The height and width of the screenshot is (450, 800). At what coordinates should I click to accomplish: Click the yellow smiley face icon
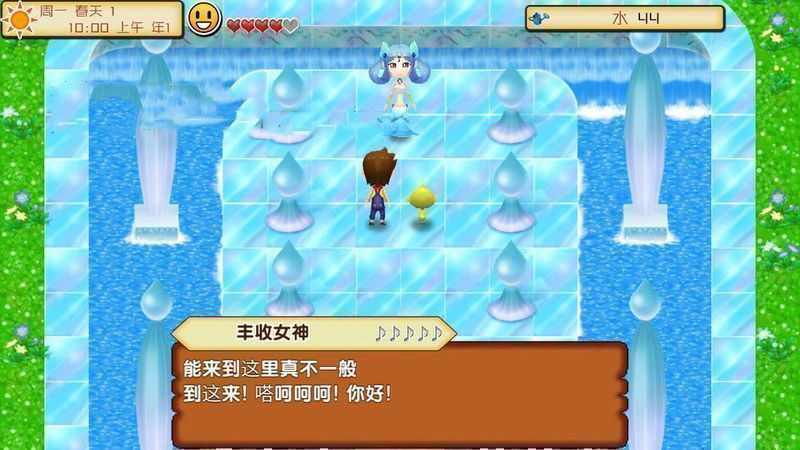(204, 18)
